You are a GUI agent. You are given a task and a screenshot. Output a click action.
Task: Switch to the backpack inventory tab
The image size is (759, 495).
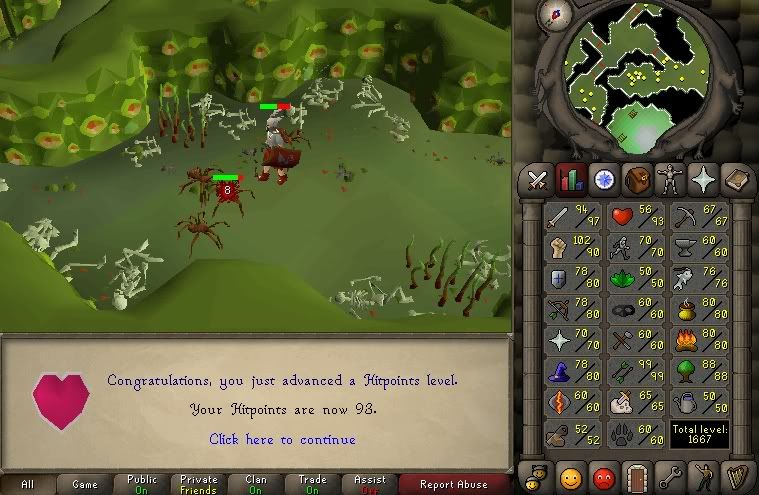(x=636, y=180)
